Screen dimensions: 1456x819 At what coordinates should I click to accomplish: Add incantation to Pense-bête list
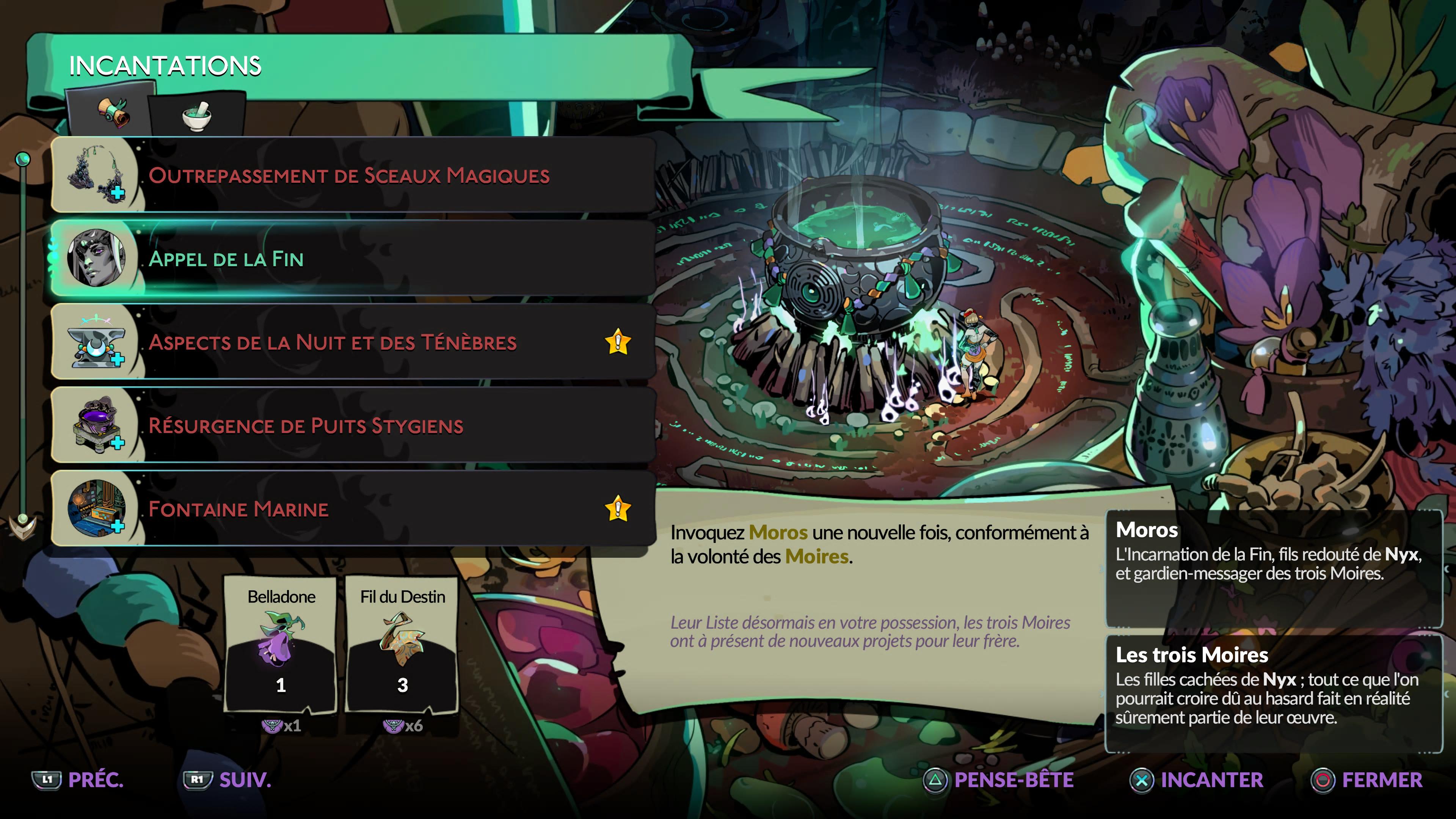(x=998, y=780)
